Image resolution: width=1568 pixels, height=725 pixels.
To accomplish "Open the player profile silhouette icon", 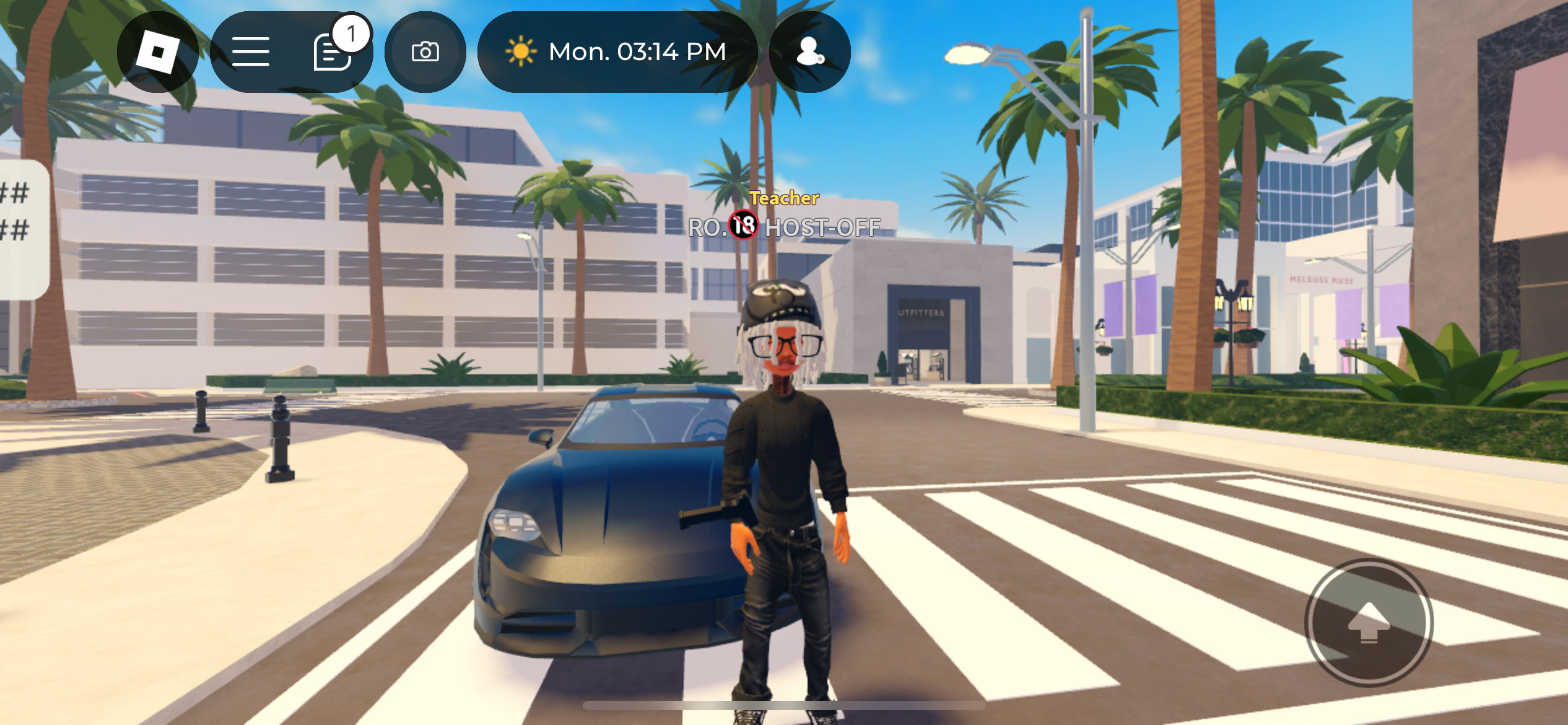I will click(x=809, y=52).
